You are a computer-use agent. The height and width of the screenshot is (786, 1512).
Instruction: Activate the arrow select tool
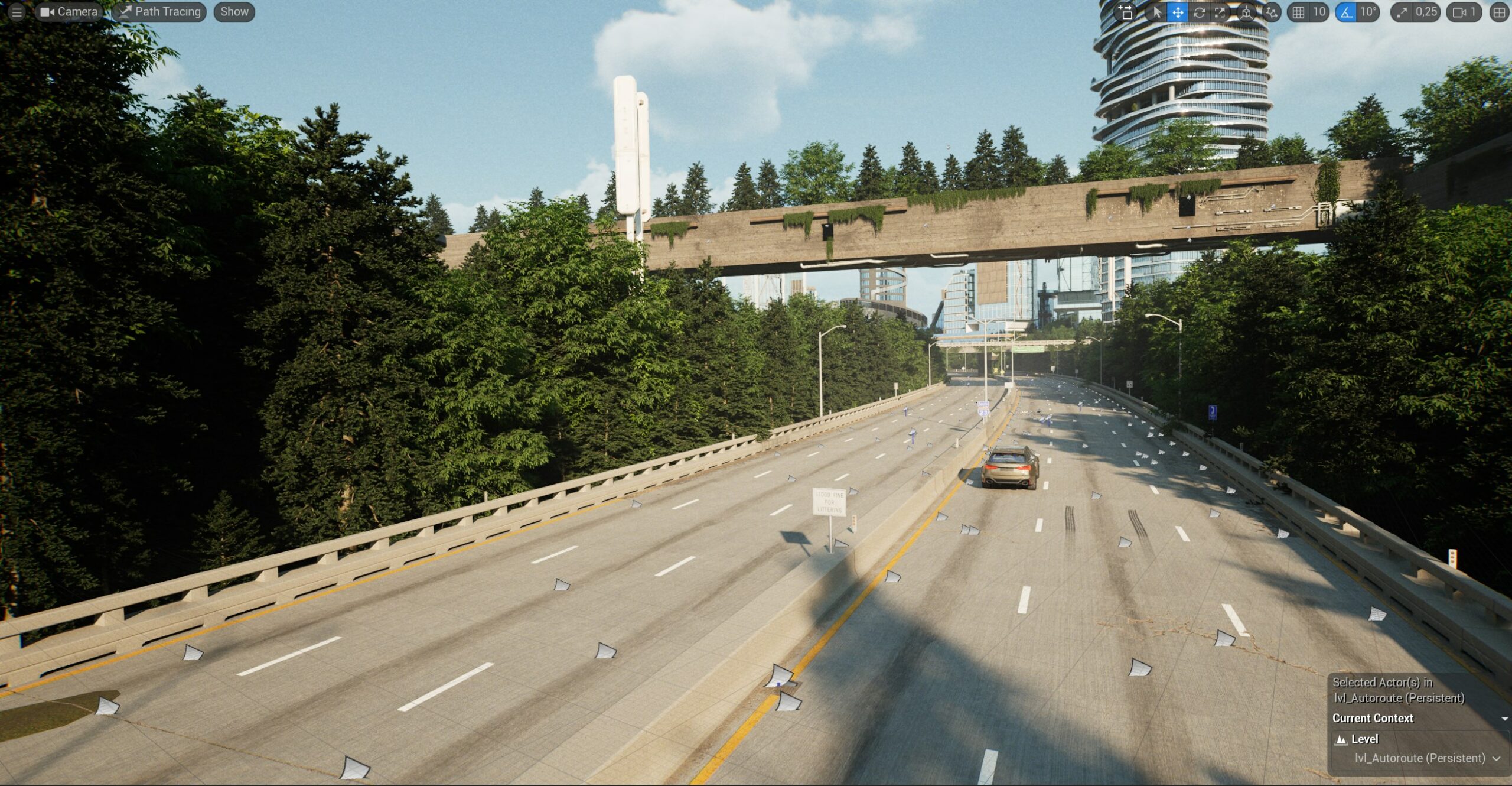click(x=1156, y=12)
